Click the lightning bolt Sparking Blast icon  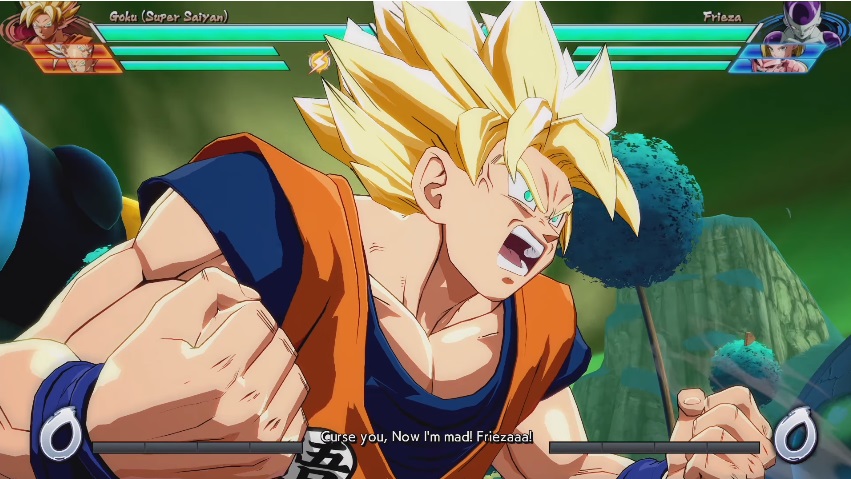click(x=319, y=62)
